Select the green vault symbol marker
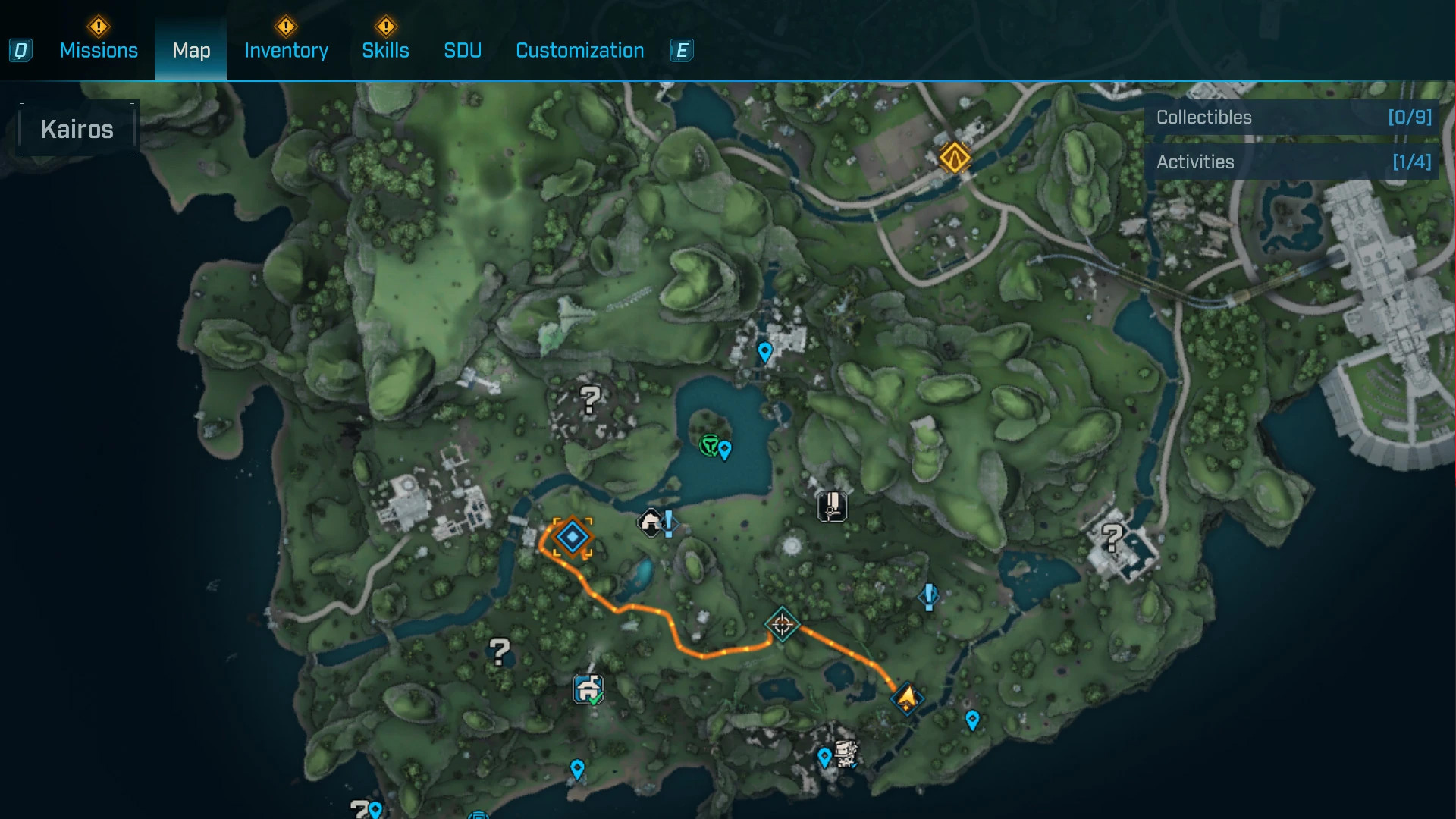This screenshot has width=1456, height=819. pos(709,445)
